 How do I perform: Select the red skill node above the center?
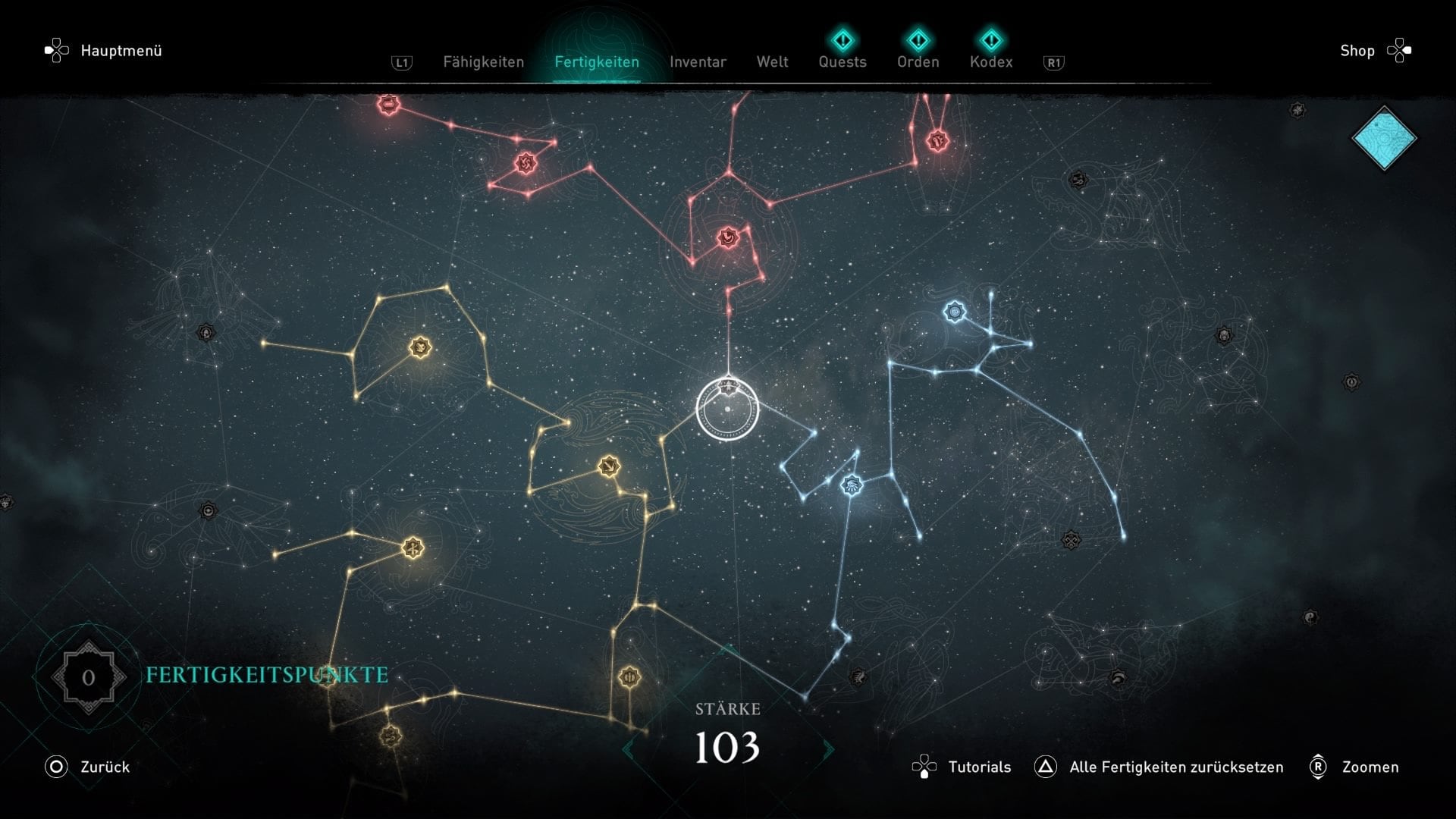pyautogui.click(x=728, y=238)
